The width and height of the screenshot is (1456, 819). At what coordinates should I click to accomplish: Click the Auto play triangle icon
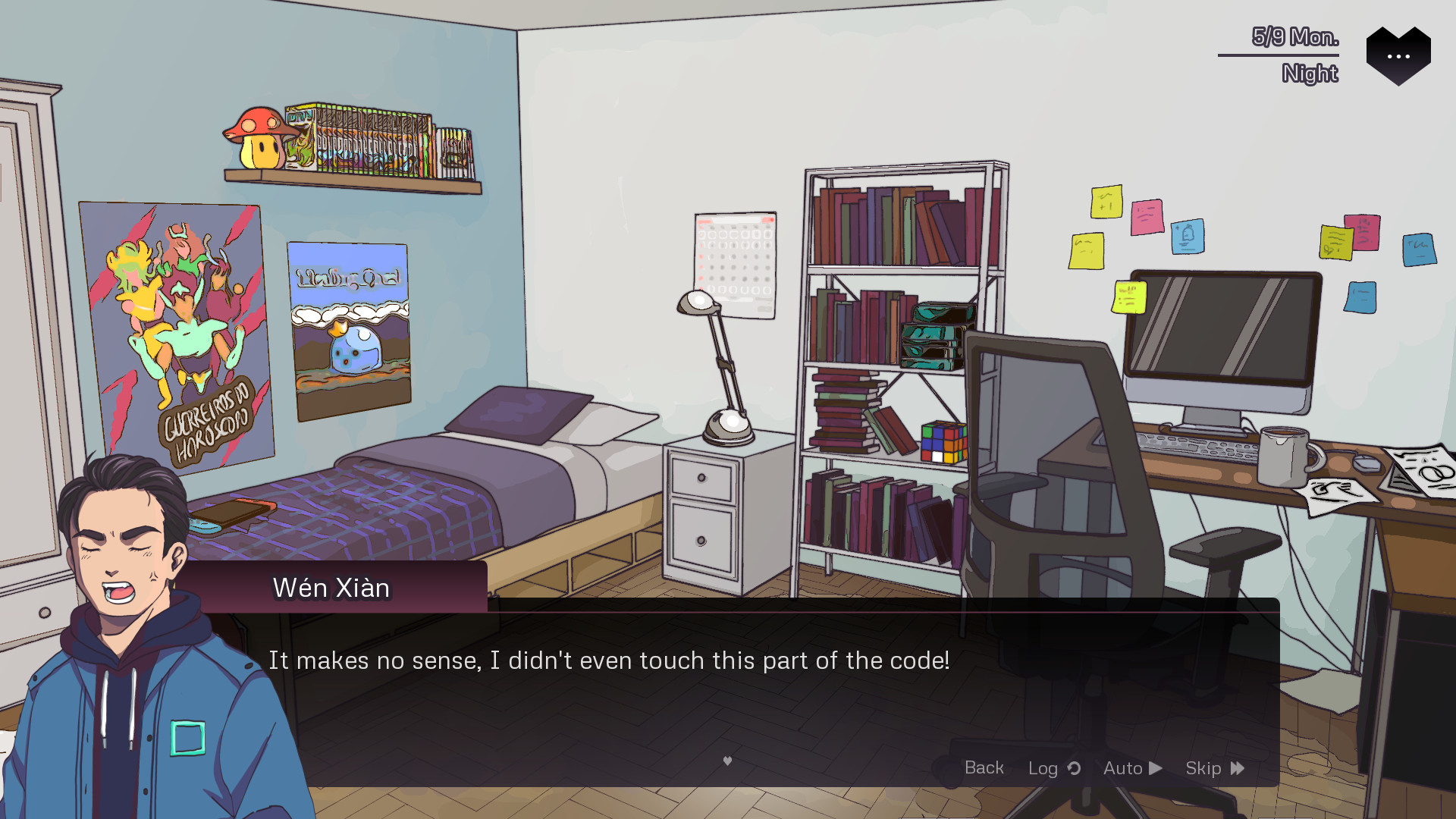coord(1154,768)
